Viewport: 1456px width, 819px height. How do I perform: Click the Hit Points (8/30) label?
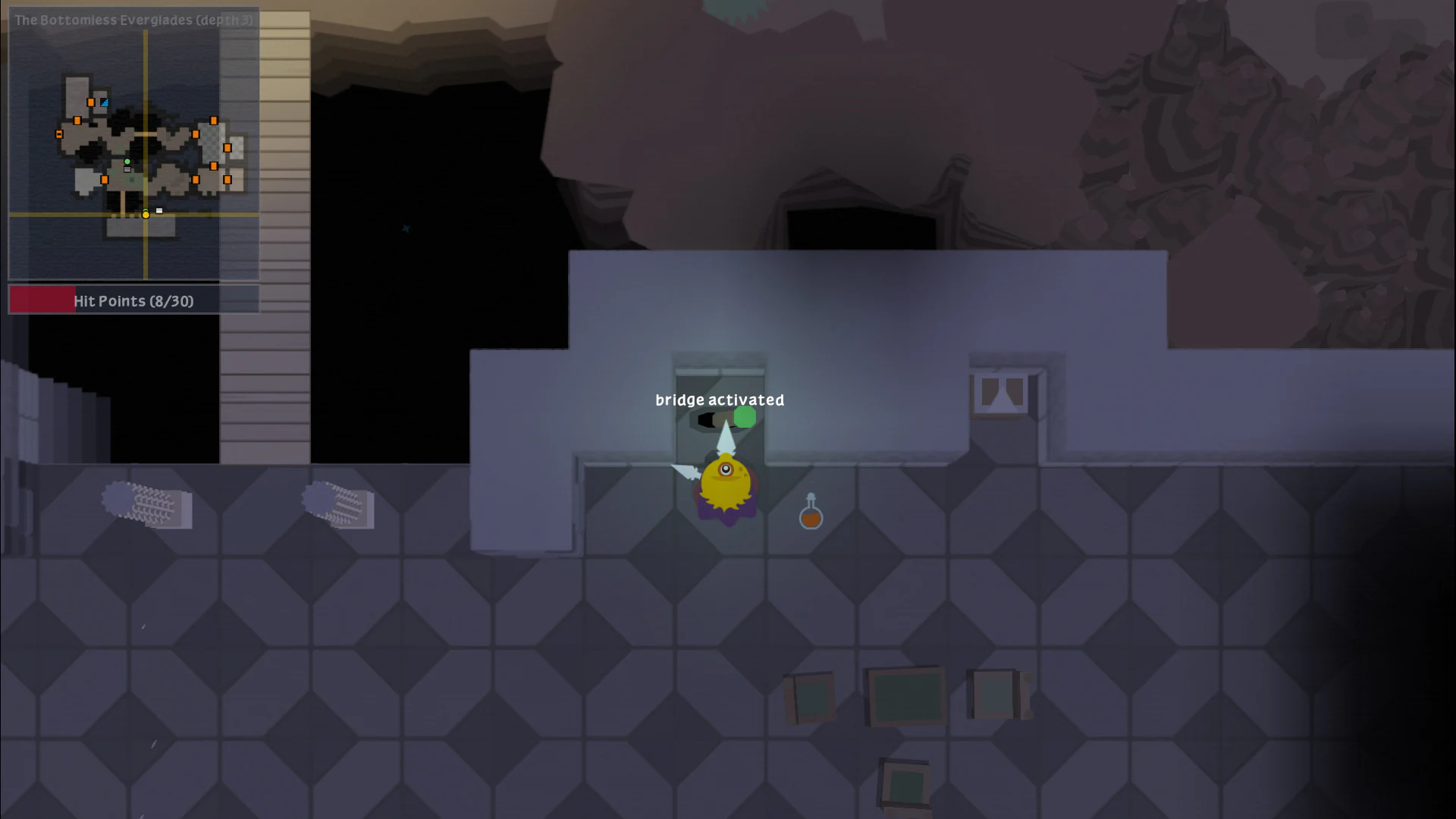click(133, 300)
